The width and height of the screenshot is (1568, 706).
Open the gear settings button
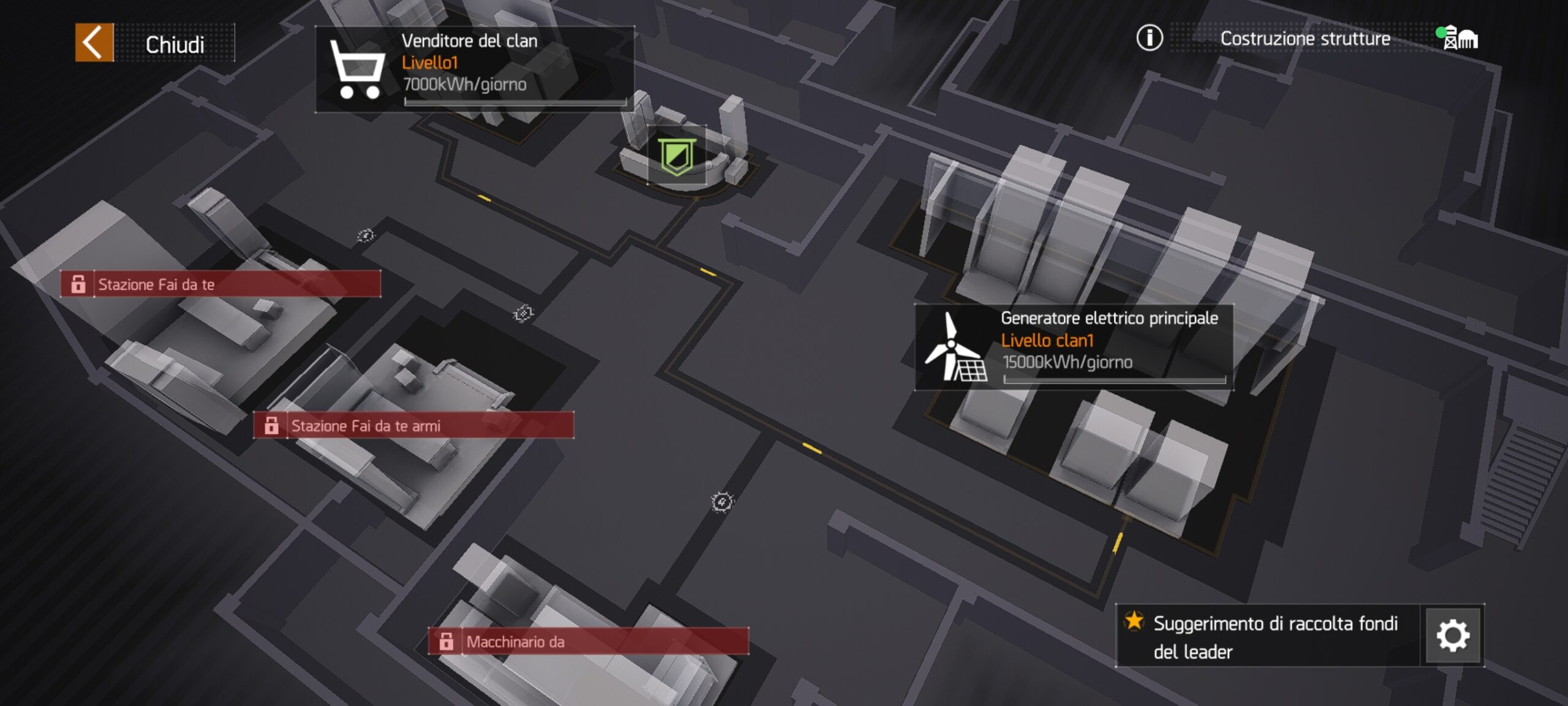(x=1452, y=636)
